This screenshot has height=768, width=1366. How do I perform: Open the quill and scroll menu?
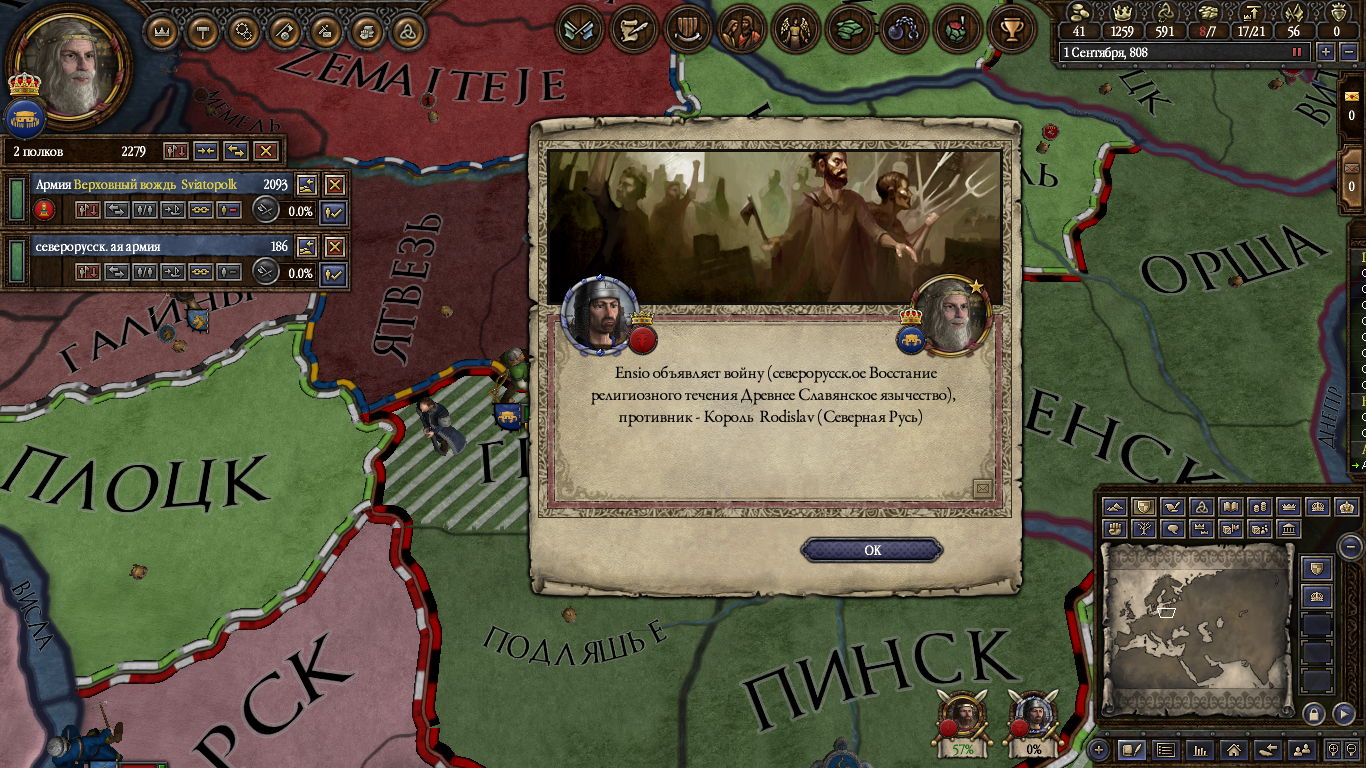pyautogui.click(x=632, y=29)
